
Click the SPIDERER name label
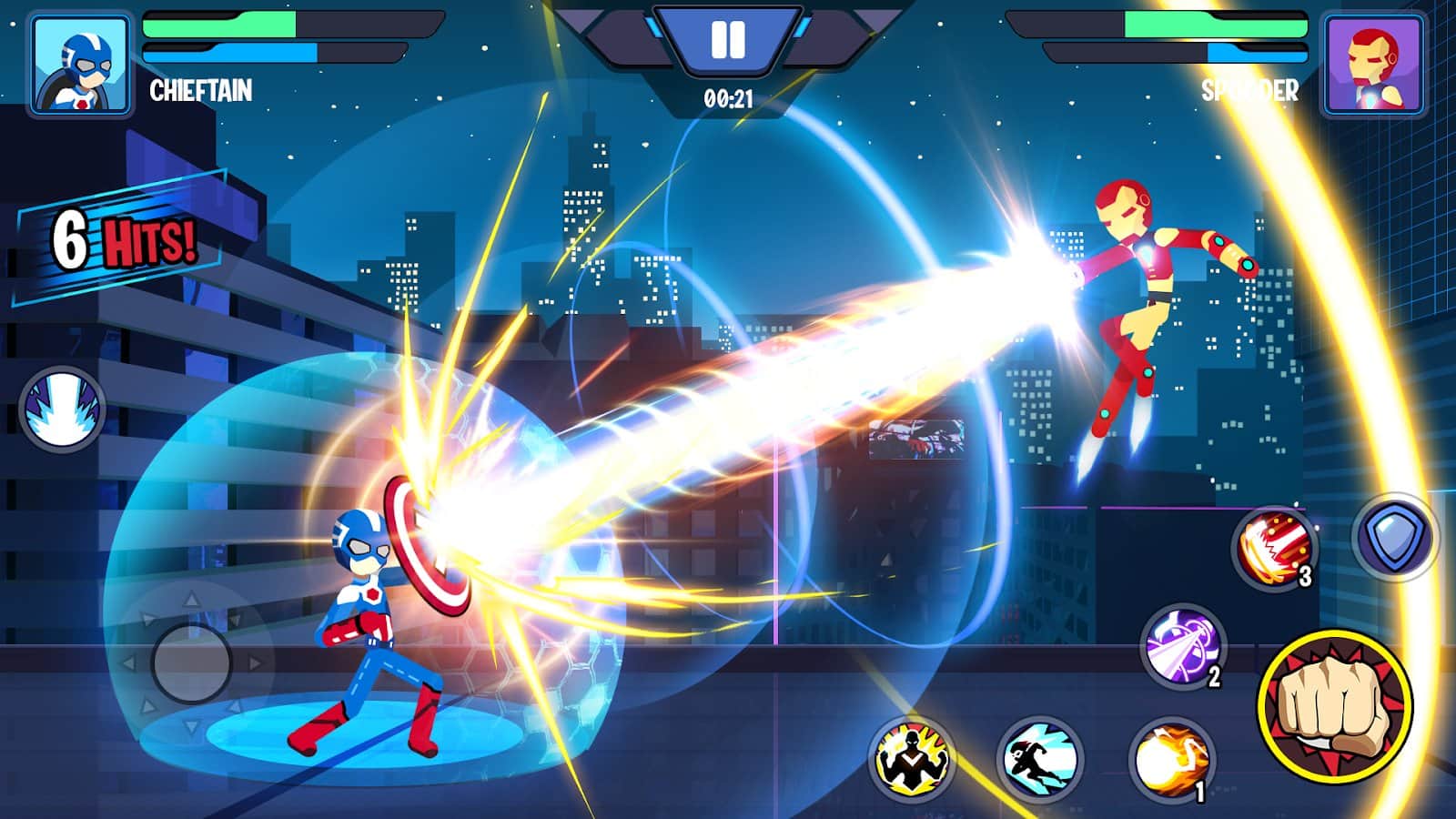(1251, 89)
